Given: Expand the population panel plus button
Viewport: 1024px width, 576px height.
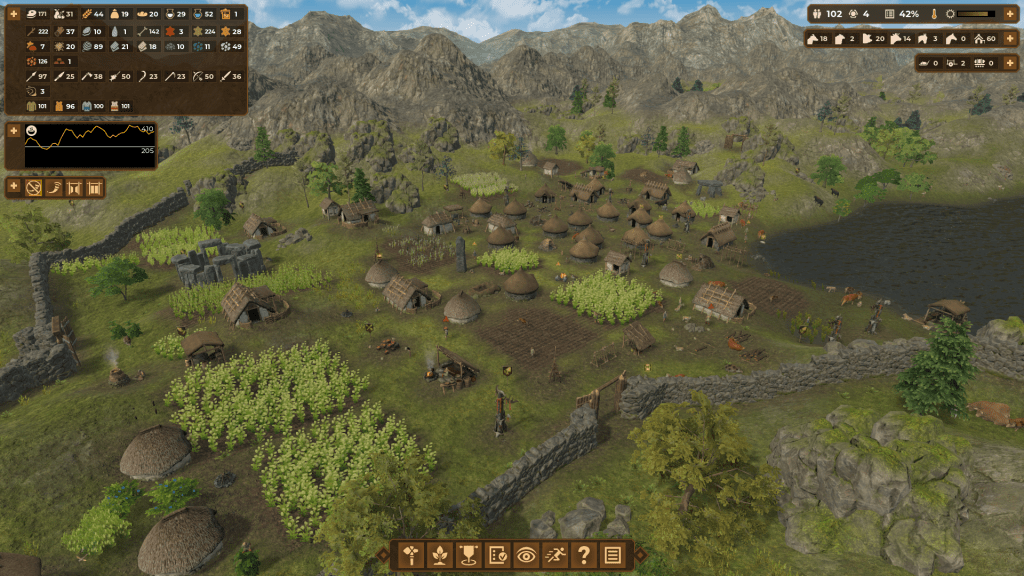Looking at the screenshot, I should pos(1009,14).
